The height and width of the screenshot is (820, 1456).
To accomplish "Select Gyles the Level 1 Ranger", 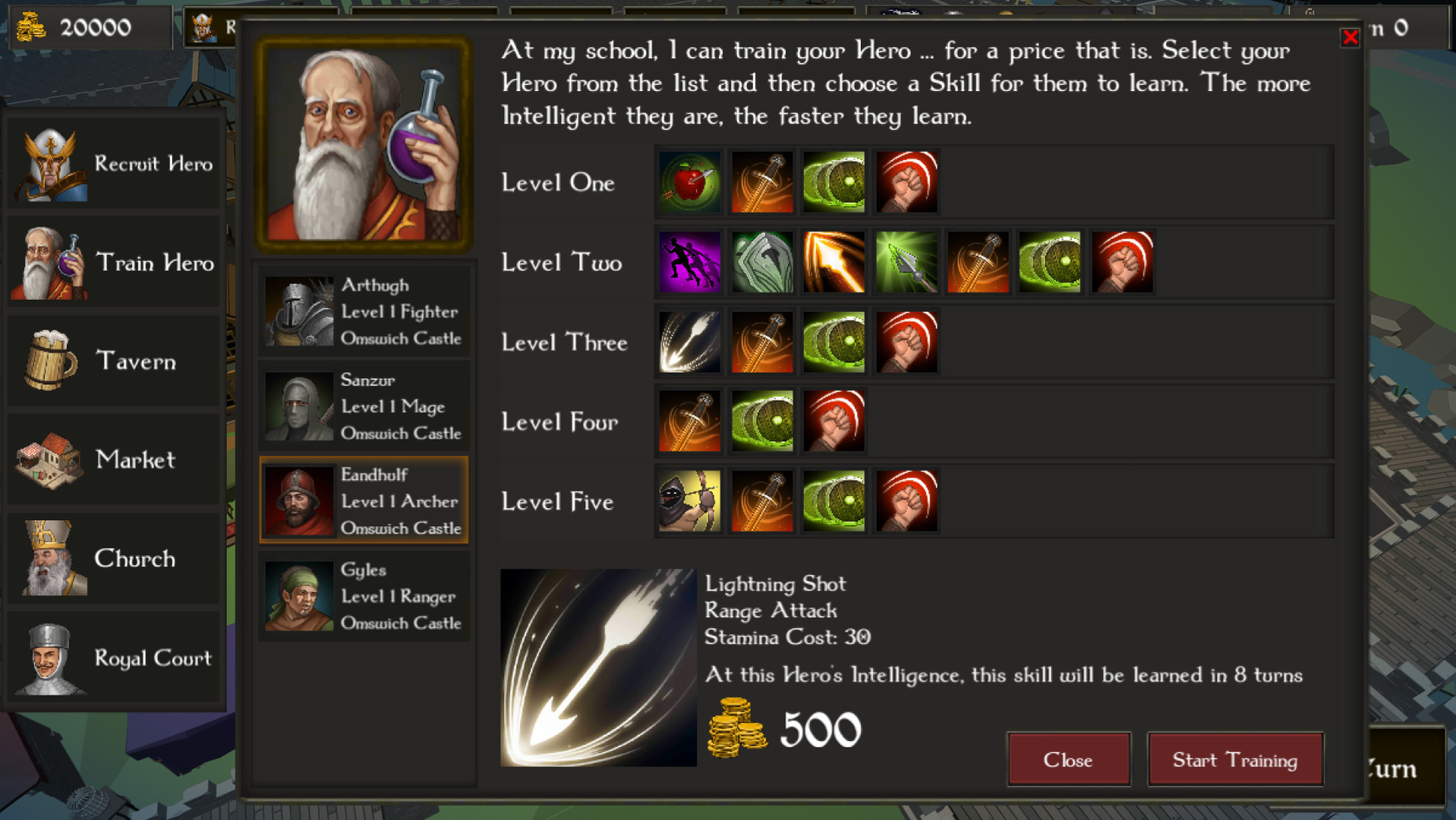I will 364,596.
